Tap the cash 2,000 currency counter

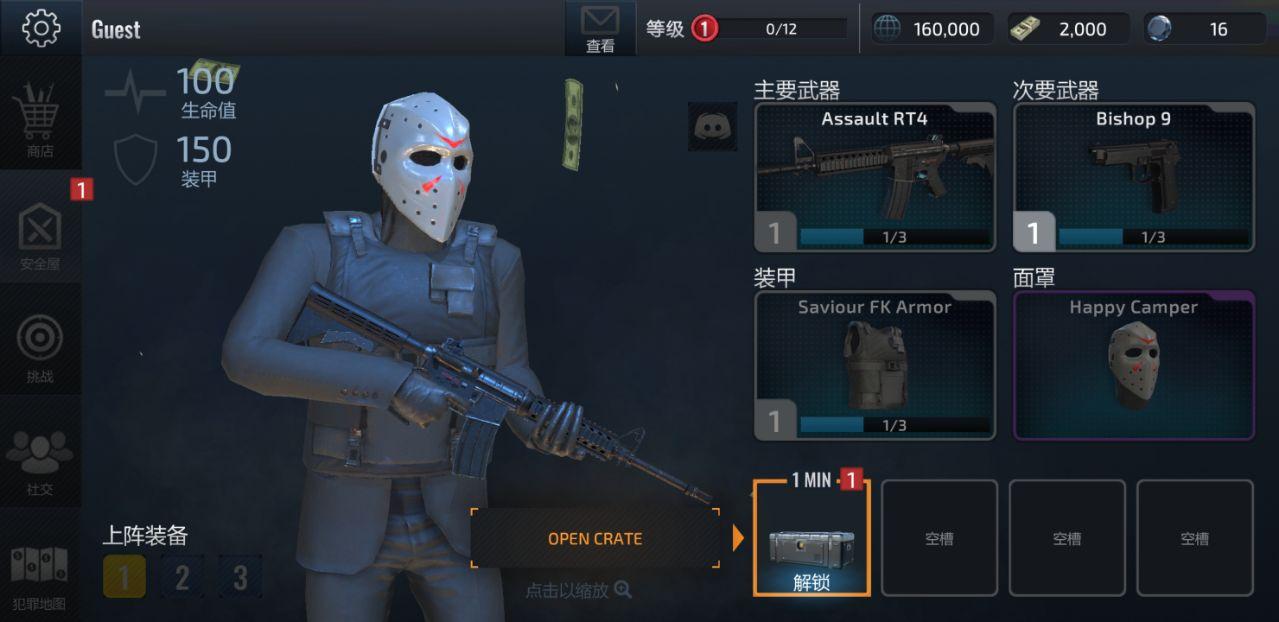click(1068, 29)
